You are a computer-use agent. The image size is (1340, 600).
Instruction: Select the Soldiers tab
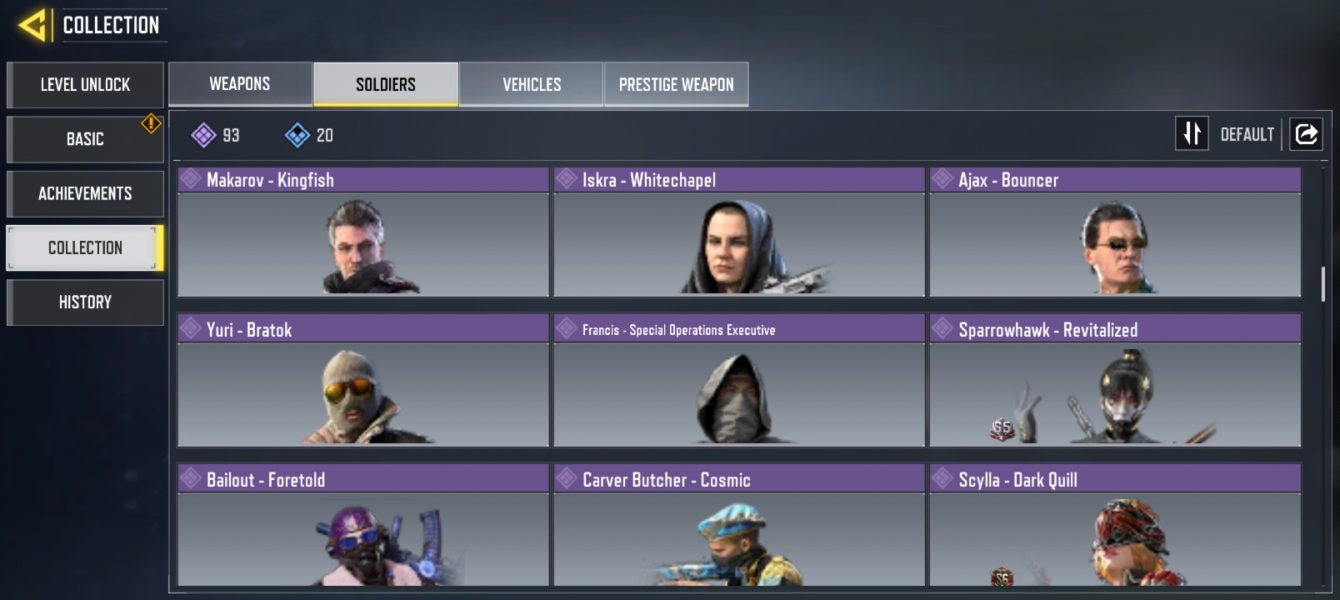[x=386, y=85]
